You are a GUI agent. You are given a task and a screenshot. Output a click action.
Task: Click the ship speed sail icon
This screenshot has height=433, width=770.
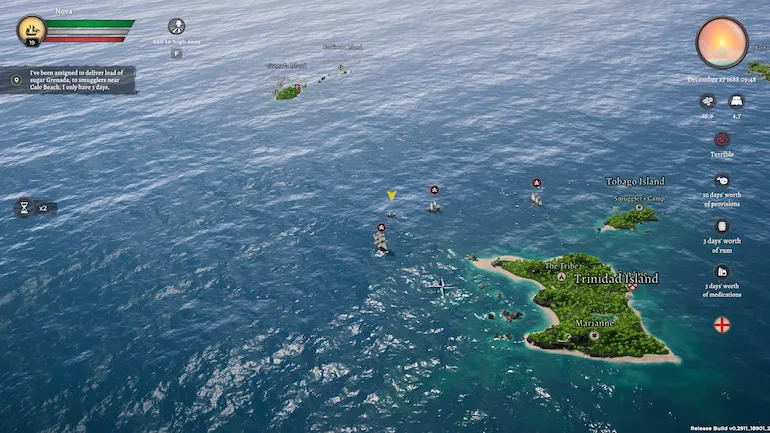(736, 101)
